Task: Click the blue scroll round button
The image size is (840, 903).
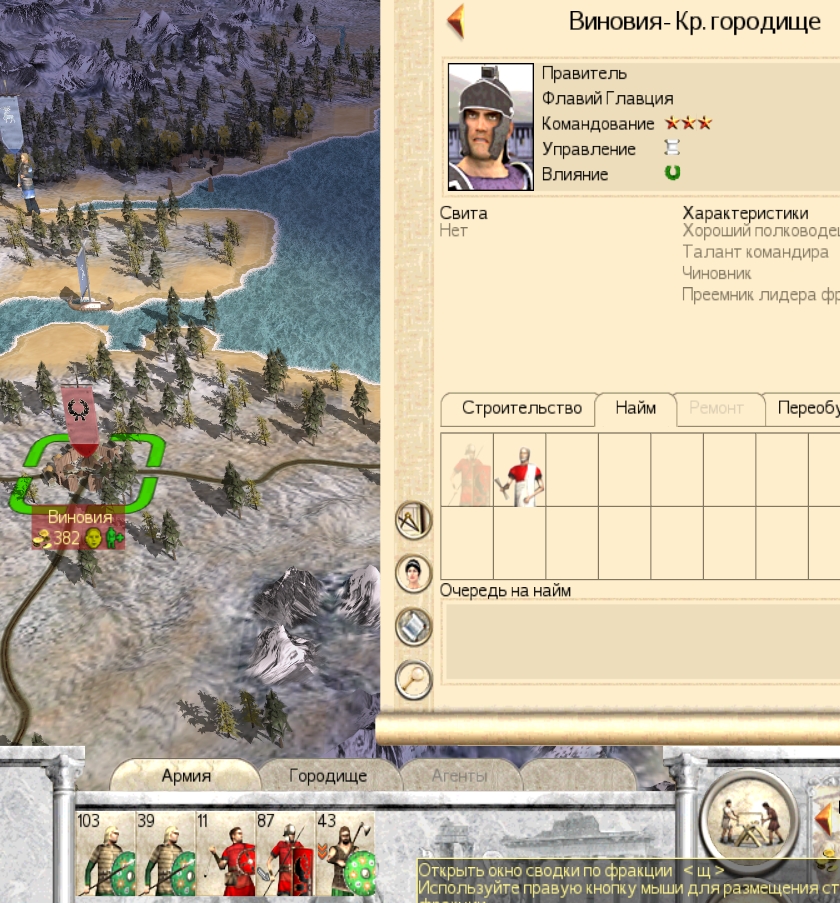Action: 414,627
